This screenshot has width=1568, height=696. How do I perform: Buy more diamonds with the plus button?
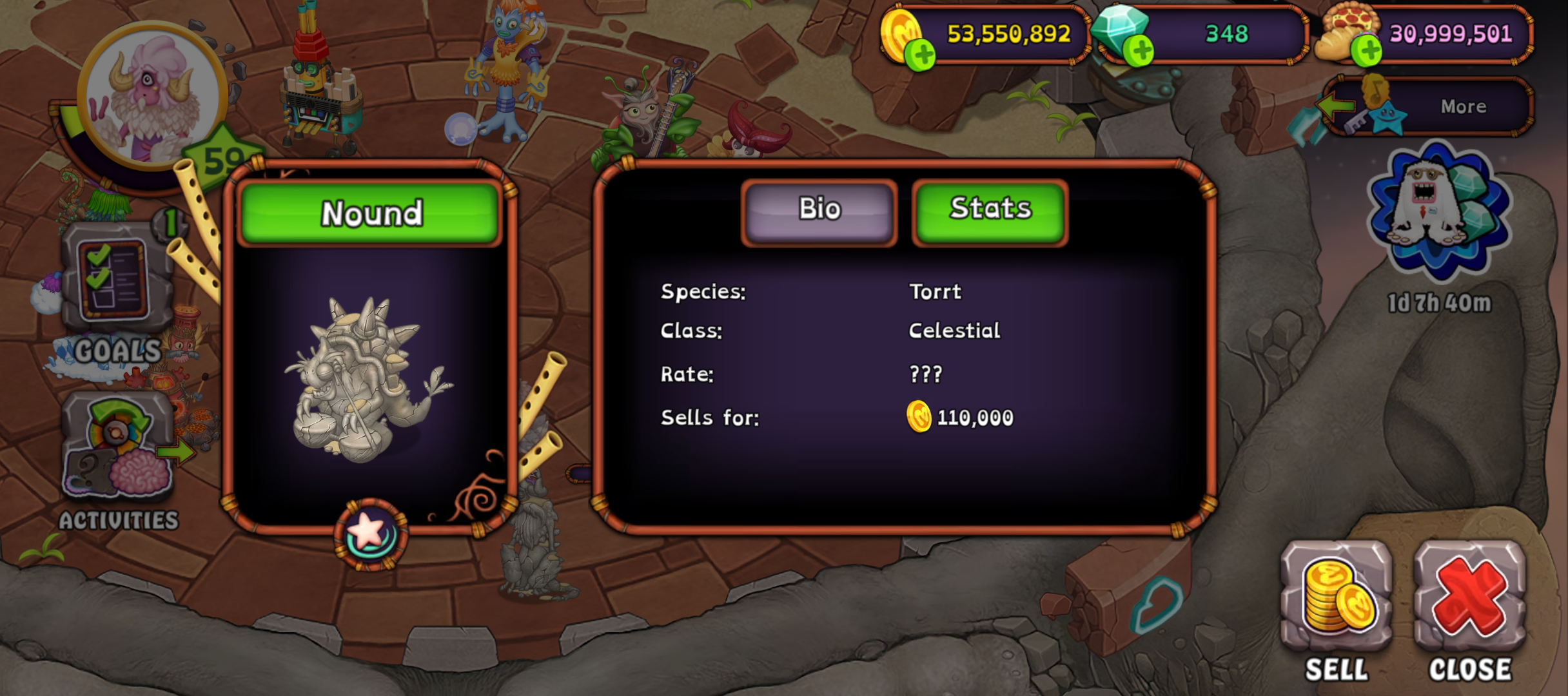click(1140, 52)
